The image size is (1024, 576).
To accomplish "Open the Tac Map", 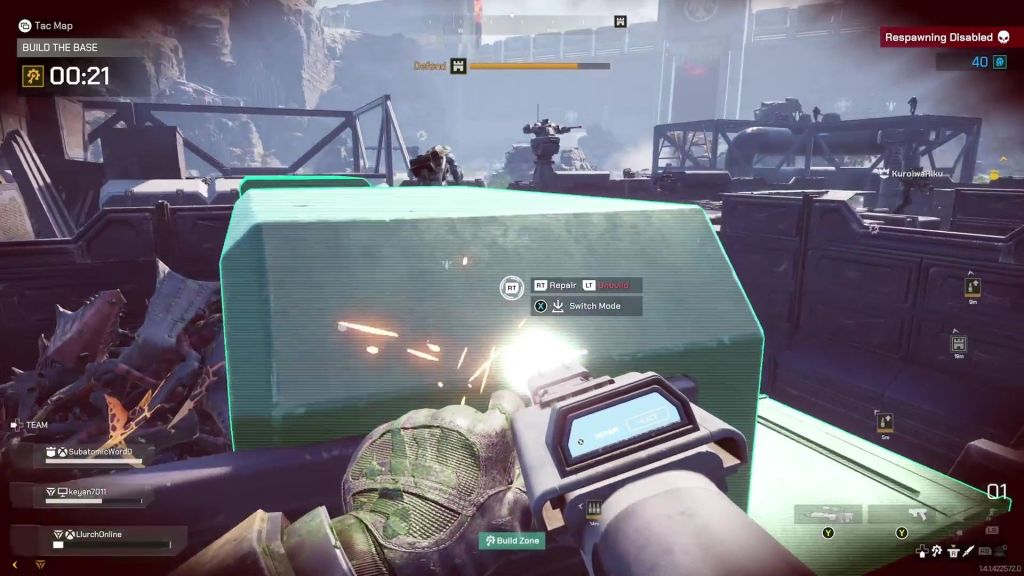I will click(46, 25).
